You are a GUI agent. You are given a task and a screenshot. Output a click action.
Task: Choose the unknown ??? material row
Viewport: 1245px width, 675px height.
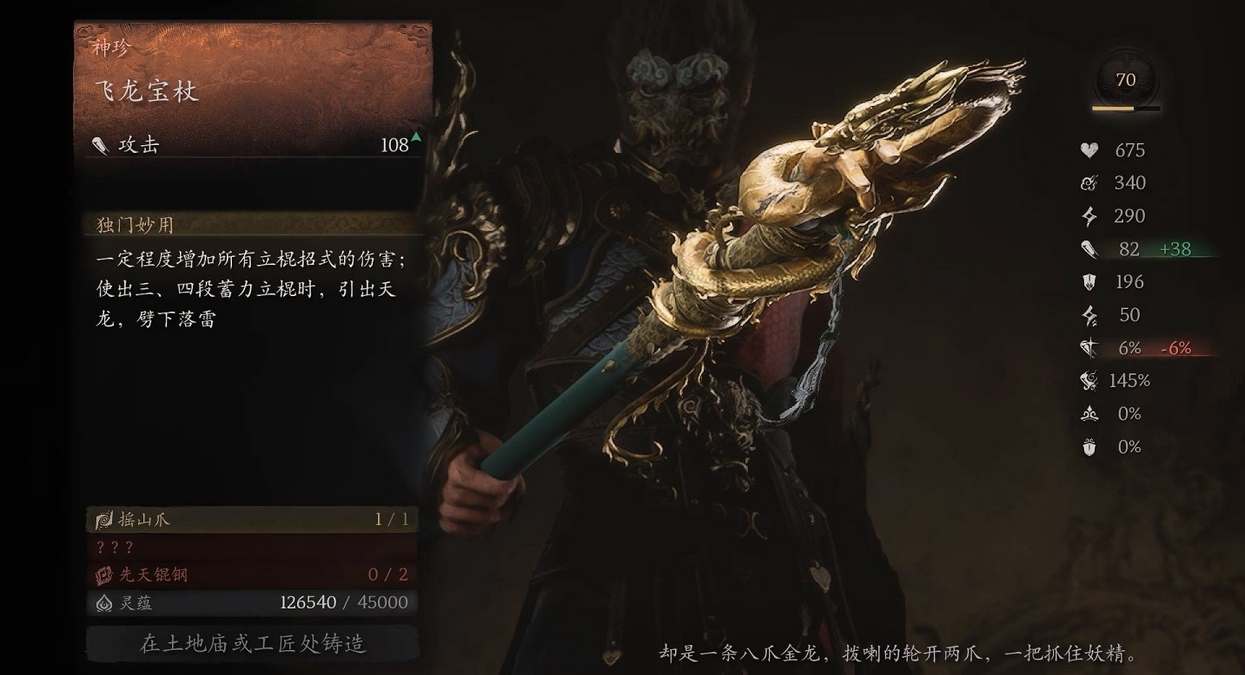252,547
